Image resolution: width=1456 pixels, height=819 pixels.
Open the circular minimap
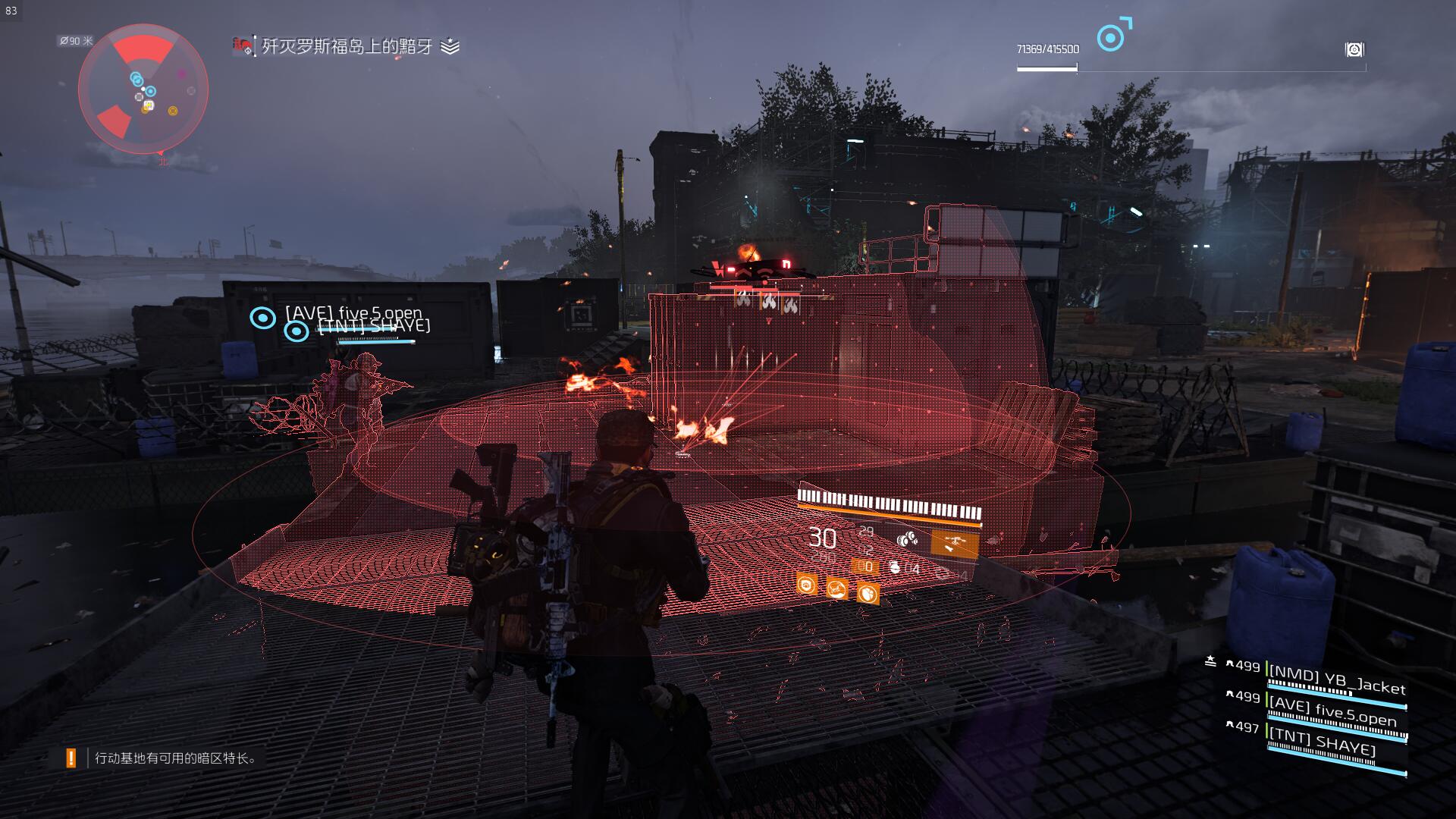pyautogui.click(x=143, y=89)
